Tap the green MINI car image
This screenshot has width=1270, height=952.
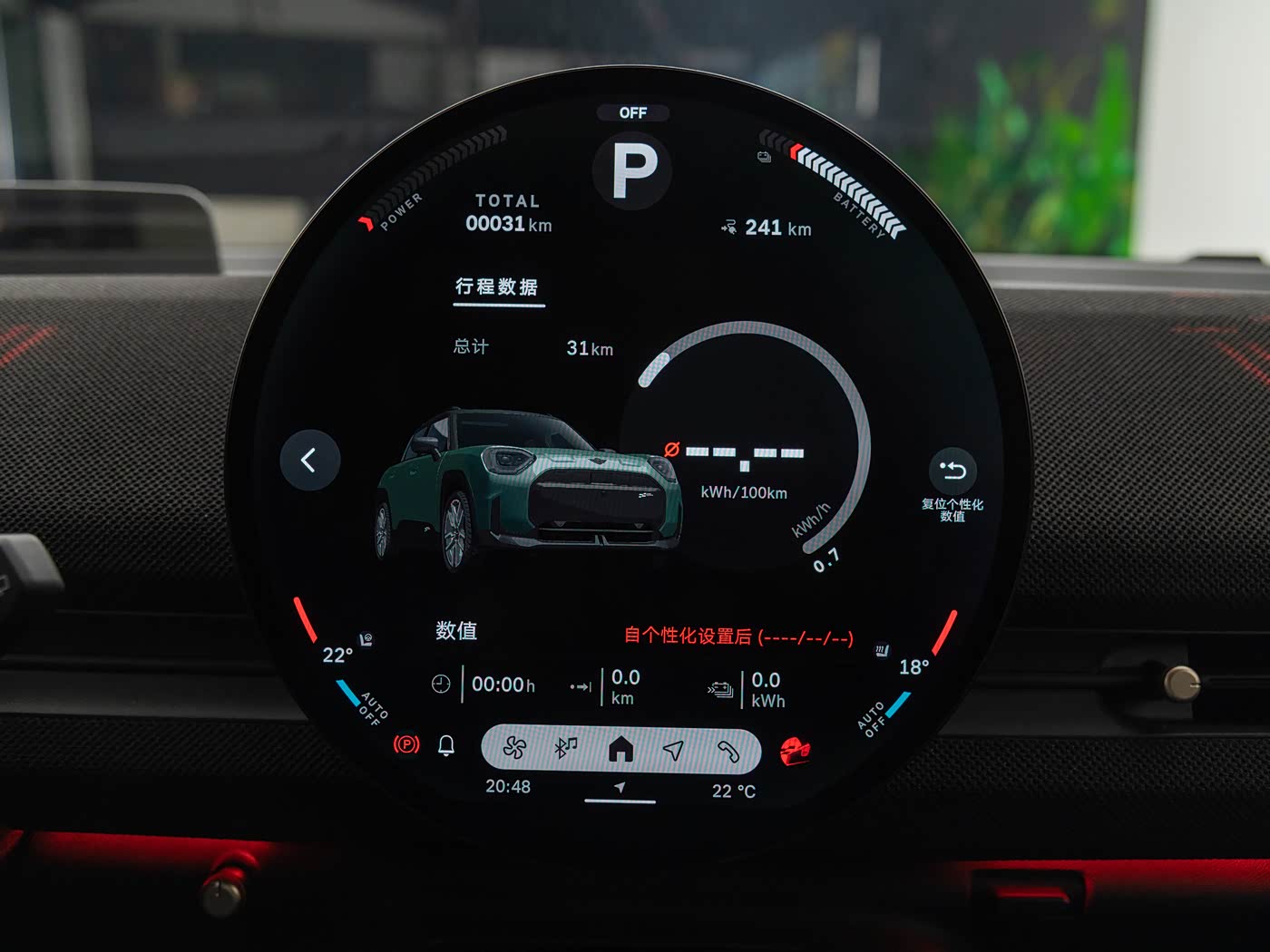tap(529, 490)
